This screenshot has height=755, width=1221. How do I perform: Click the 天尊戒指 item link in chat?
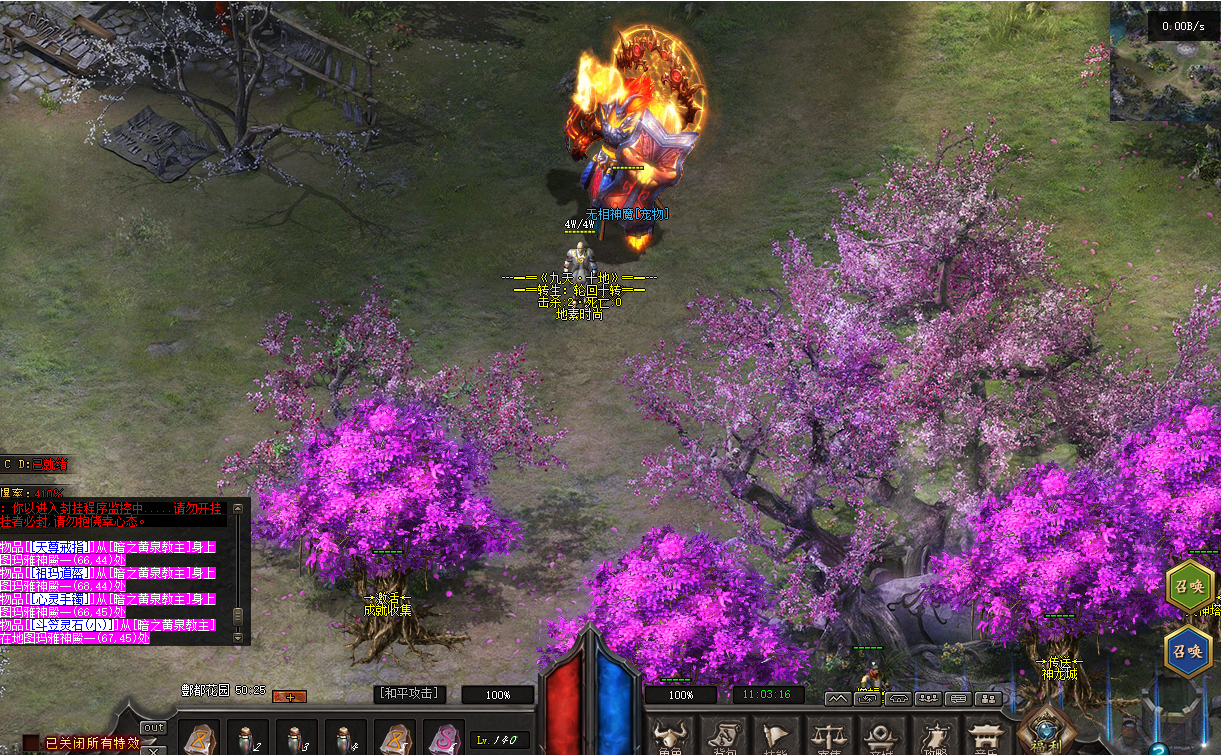click(x=59, y=547)
